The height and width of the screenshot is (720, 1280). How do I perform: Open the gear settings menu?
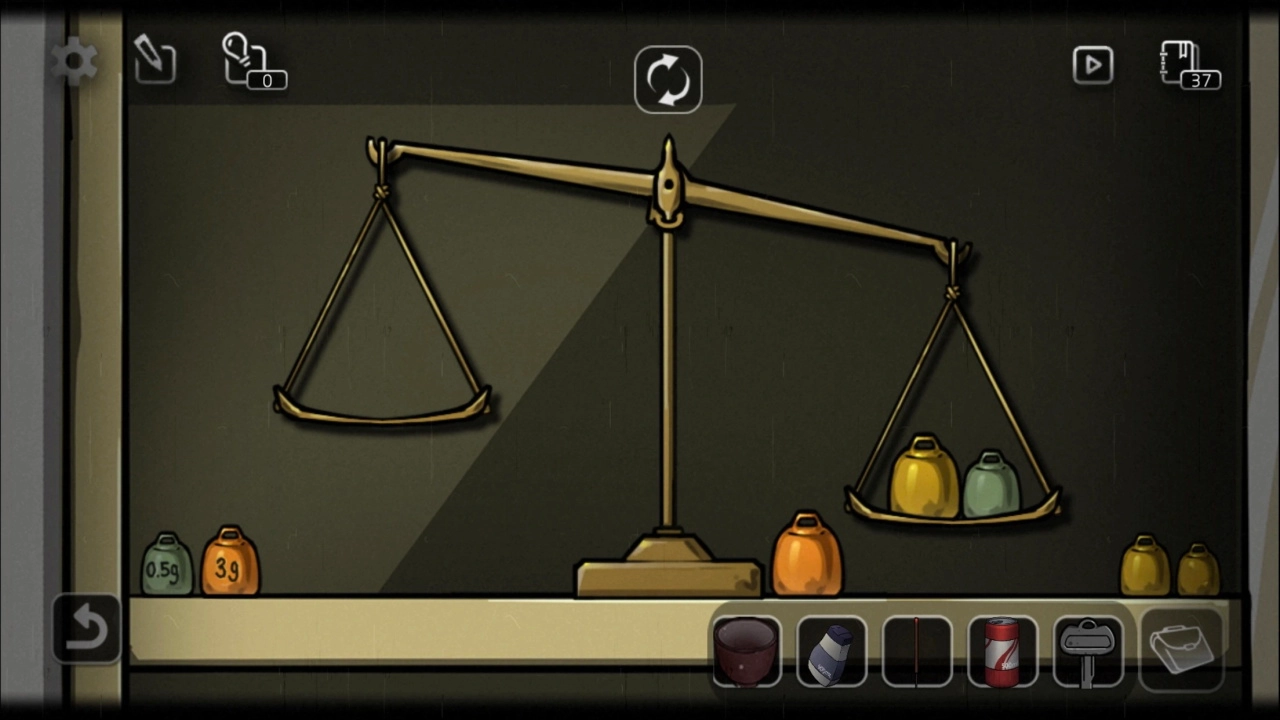[x=75, y=63]
